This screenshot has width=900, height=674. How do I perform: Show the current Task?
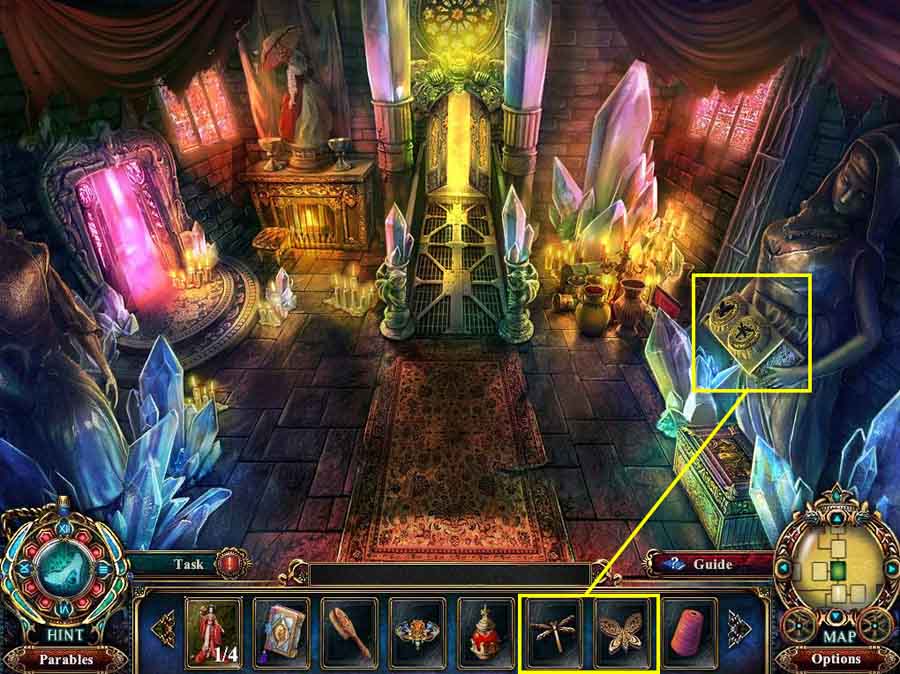[188, 564]
